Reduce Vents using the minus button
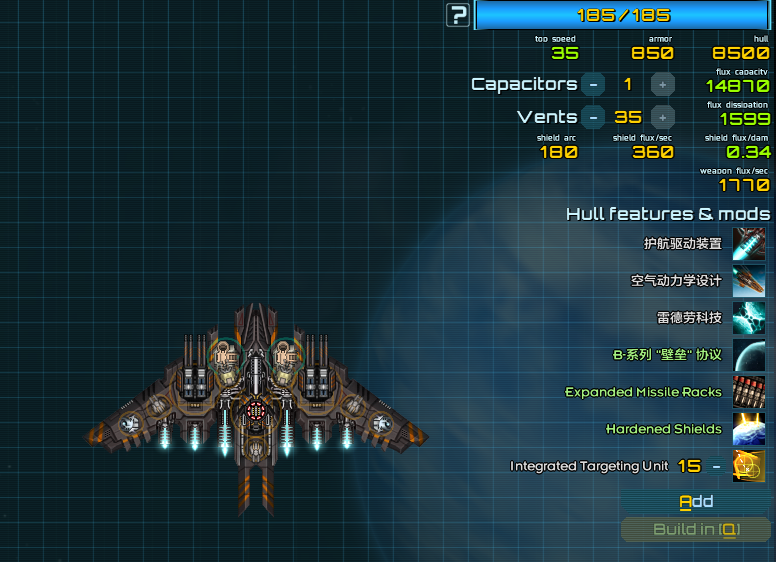776x562 pixels. pos(593,117)
